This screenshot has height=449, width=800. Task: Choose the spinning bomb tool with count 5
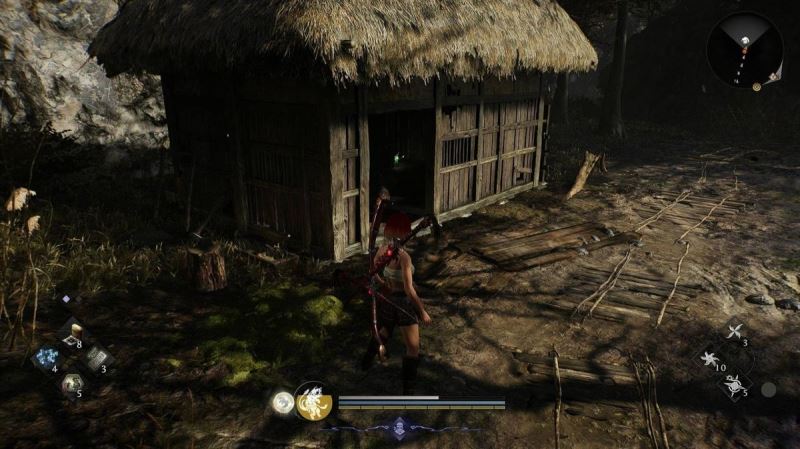pyautogui.click(x=733, y=383)
